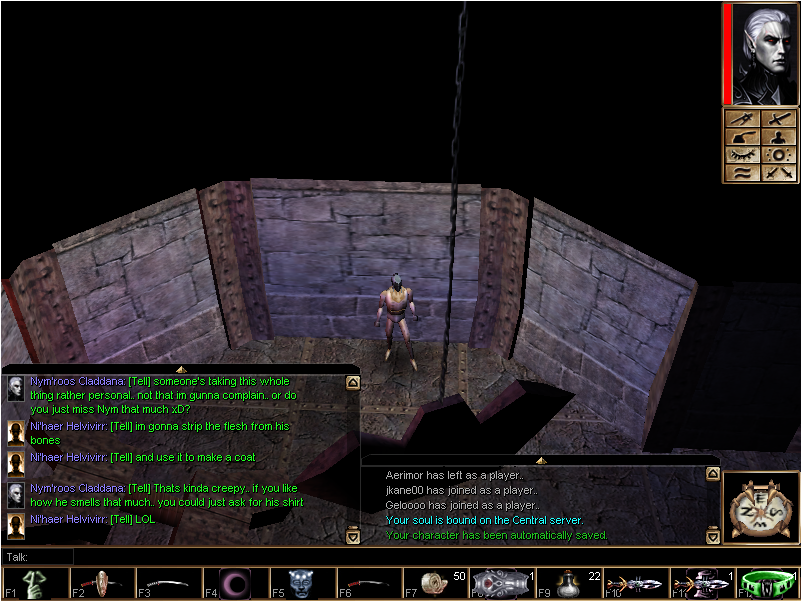Click the wavy lines panel button
This screenshot has width=802, height=602.
740,173
